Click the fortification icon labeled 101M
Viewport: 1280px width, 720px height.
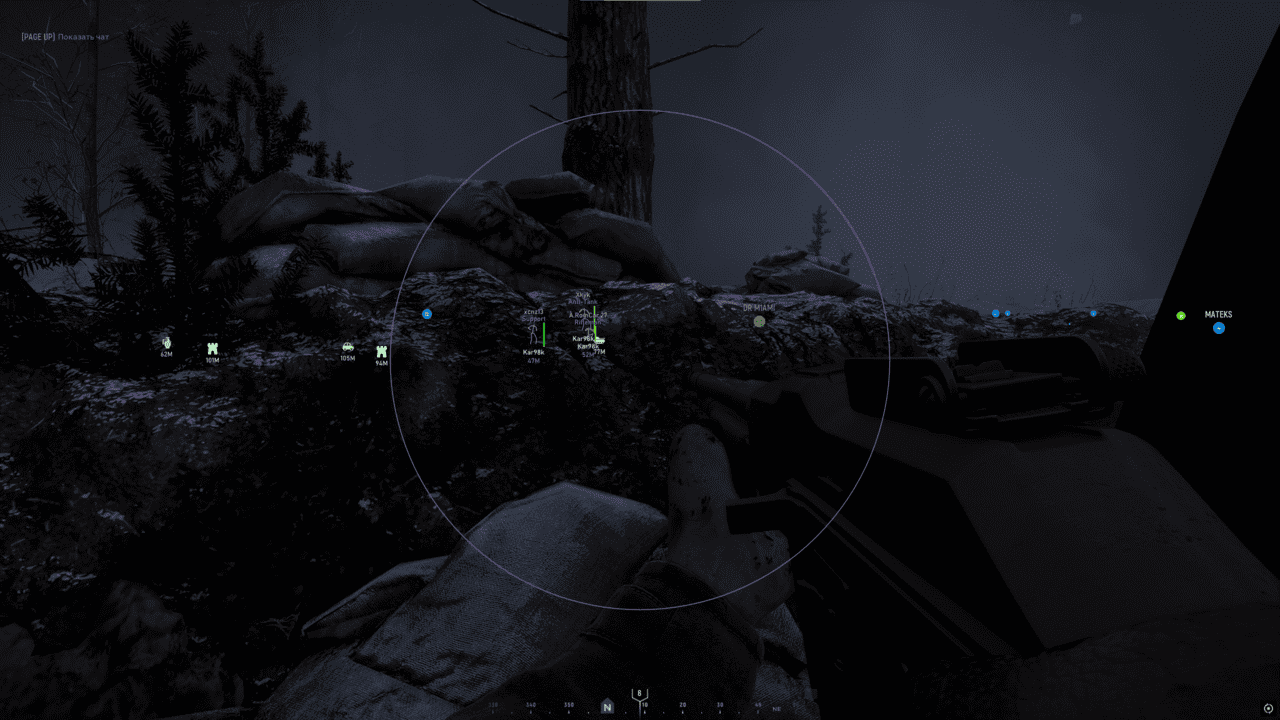click(213, 348)
